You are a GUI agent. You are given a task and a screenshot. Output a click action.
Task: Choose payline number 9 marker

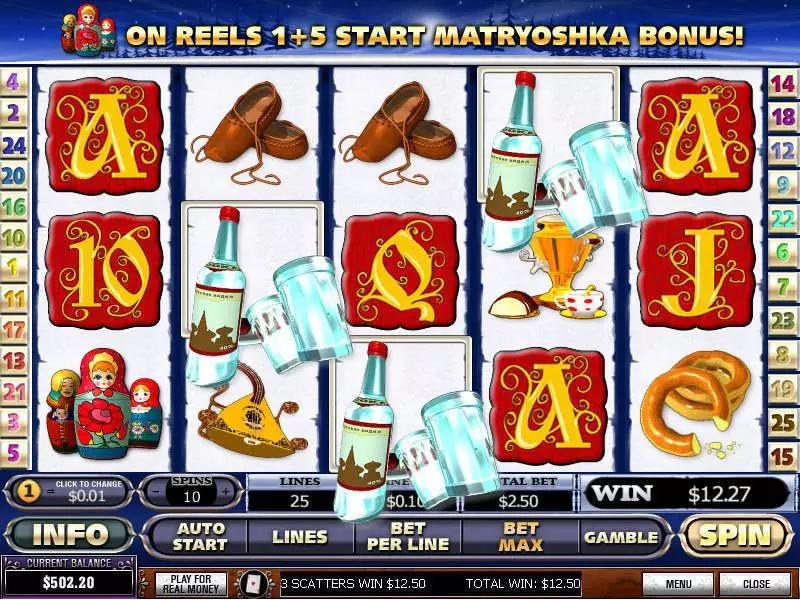point(783,184)
